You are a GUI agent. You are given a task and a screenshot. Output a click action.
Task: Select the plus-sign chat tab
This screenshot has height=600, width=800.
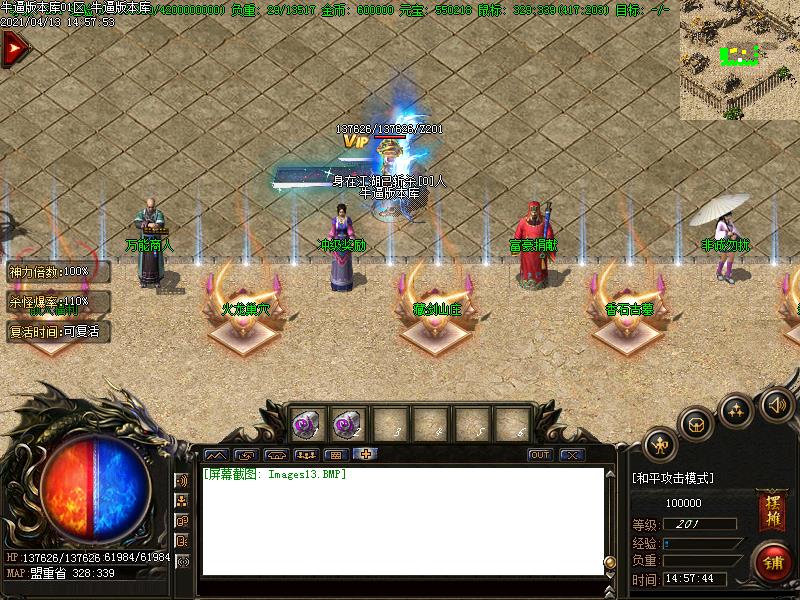point(366,454)
